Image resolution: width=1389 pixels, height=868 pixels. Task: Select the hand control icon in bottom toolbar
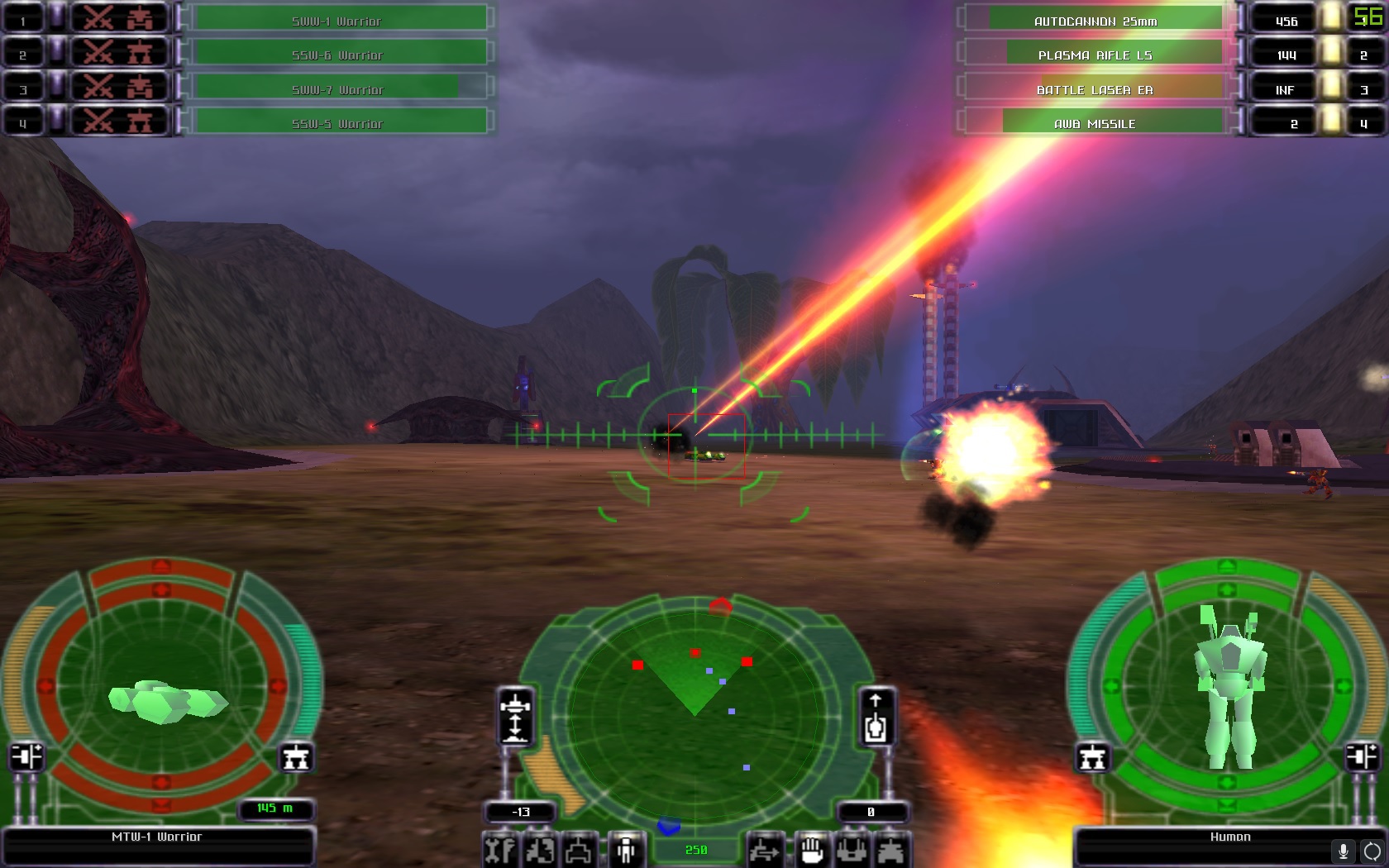click(812, 850)
